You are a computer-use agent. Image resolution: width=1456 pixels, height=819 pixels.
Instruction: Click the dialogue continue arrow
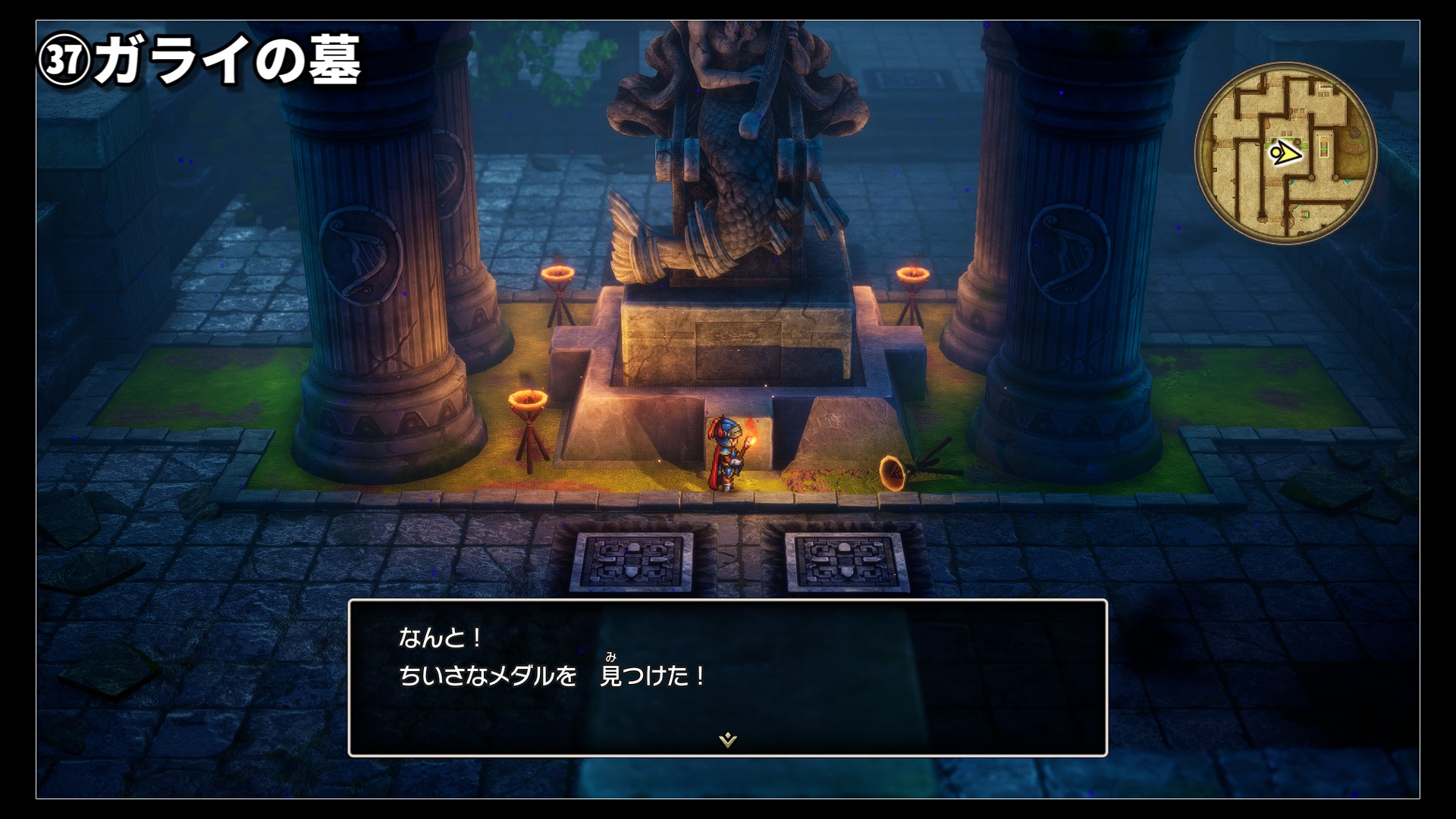728,739
